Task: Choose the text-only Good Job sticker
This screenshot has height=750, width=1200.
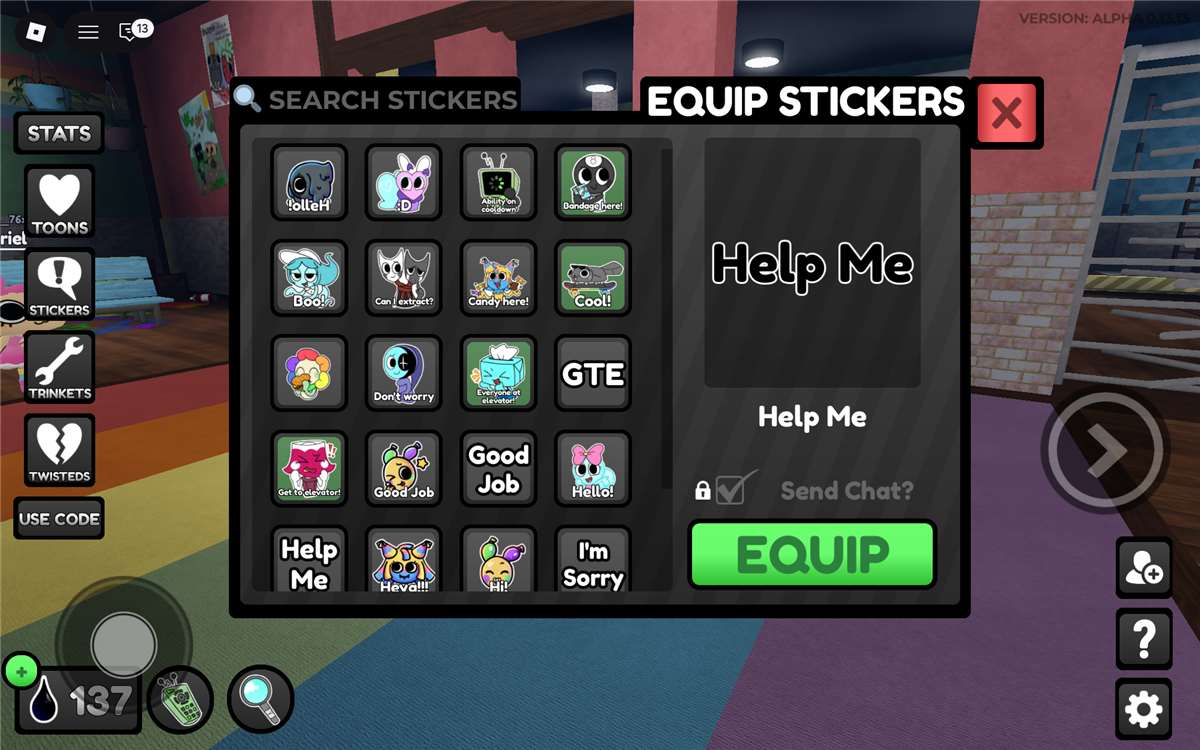Action: [498, 469]
